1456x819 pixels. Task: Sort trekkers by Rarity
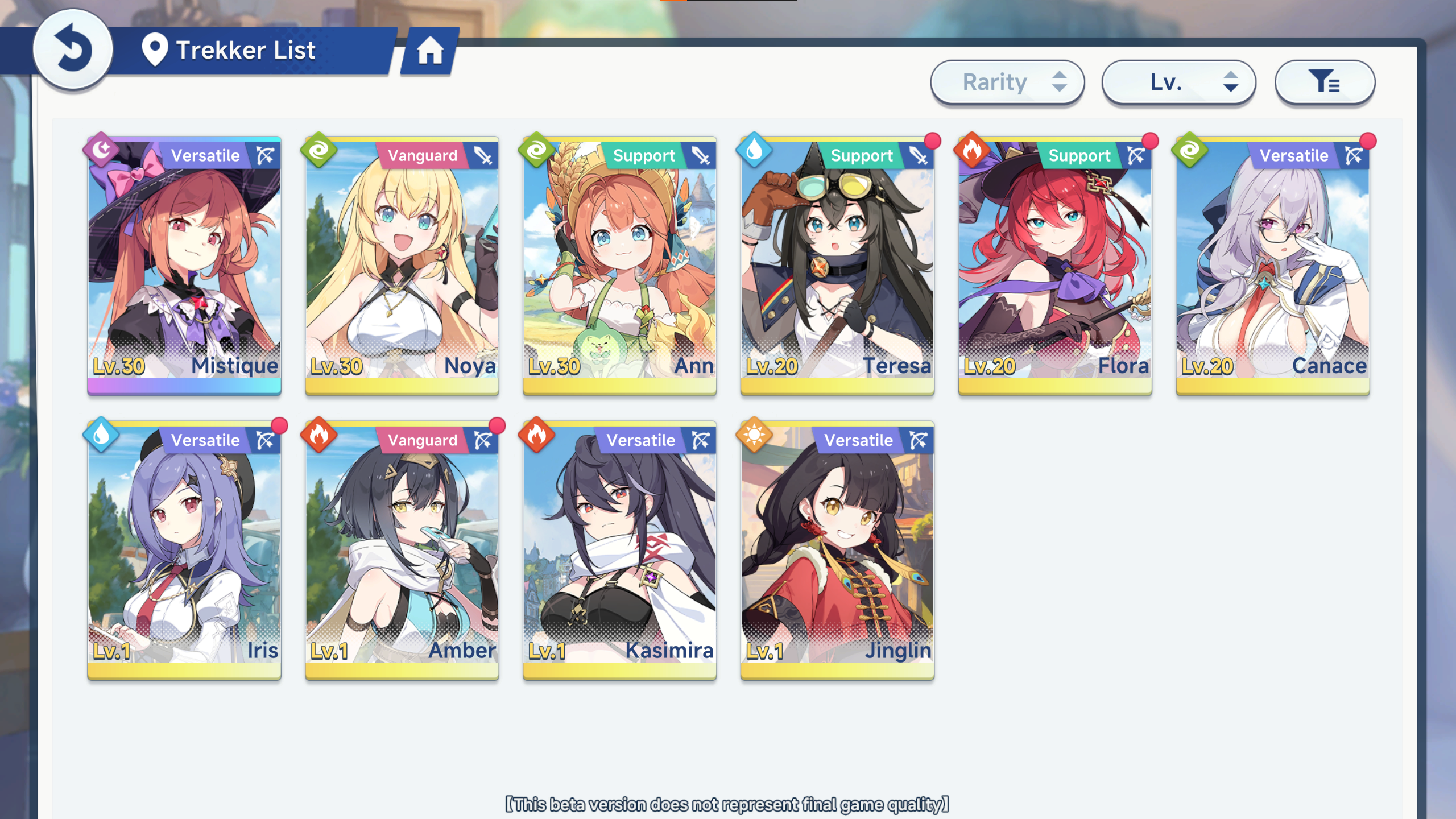1007,82
